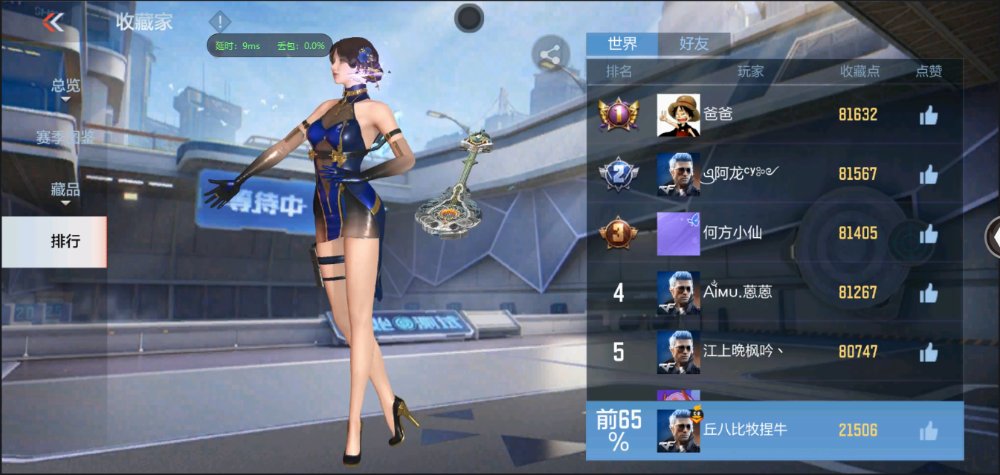
Task: Like the rank 1 player 爸爸
Action: [x=928, y=115]
